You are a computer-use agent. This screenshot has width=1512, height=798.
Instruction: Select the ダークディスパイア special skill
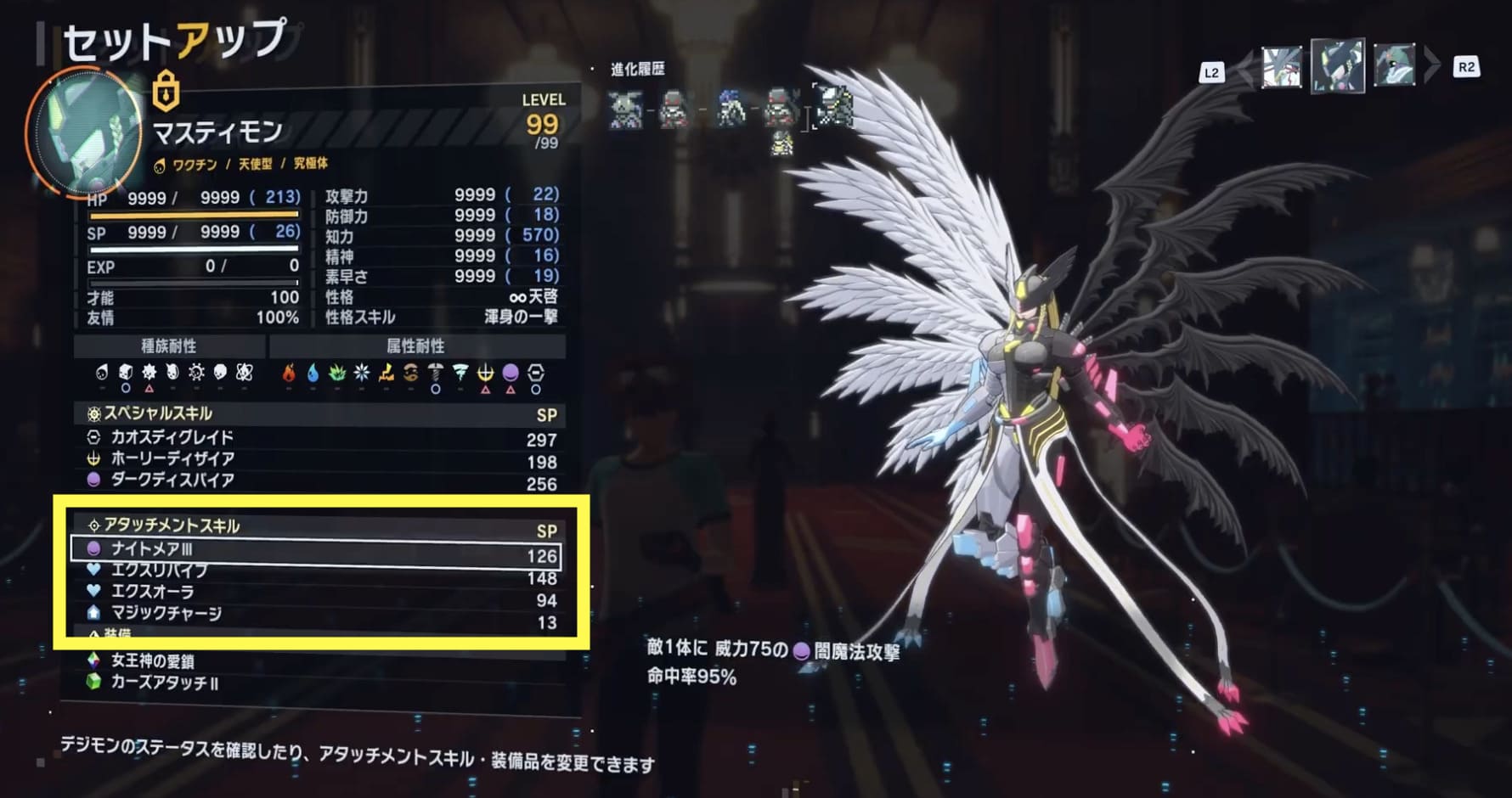coord(314,480)
